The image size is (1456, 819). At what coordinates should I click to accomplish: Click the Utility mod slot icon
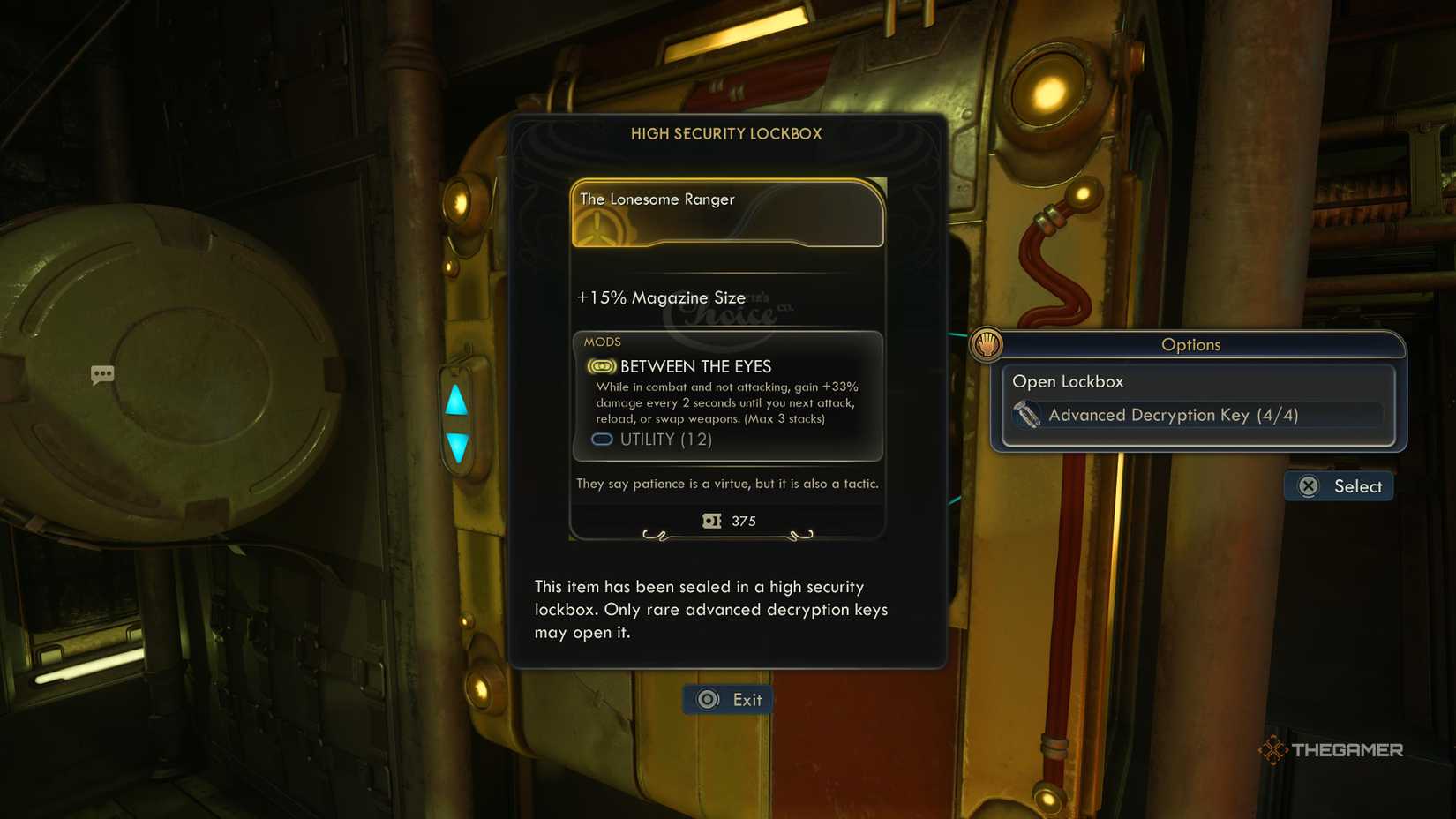(x=601, y=439)
